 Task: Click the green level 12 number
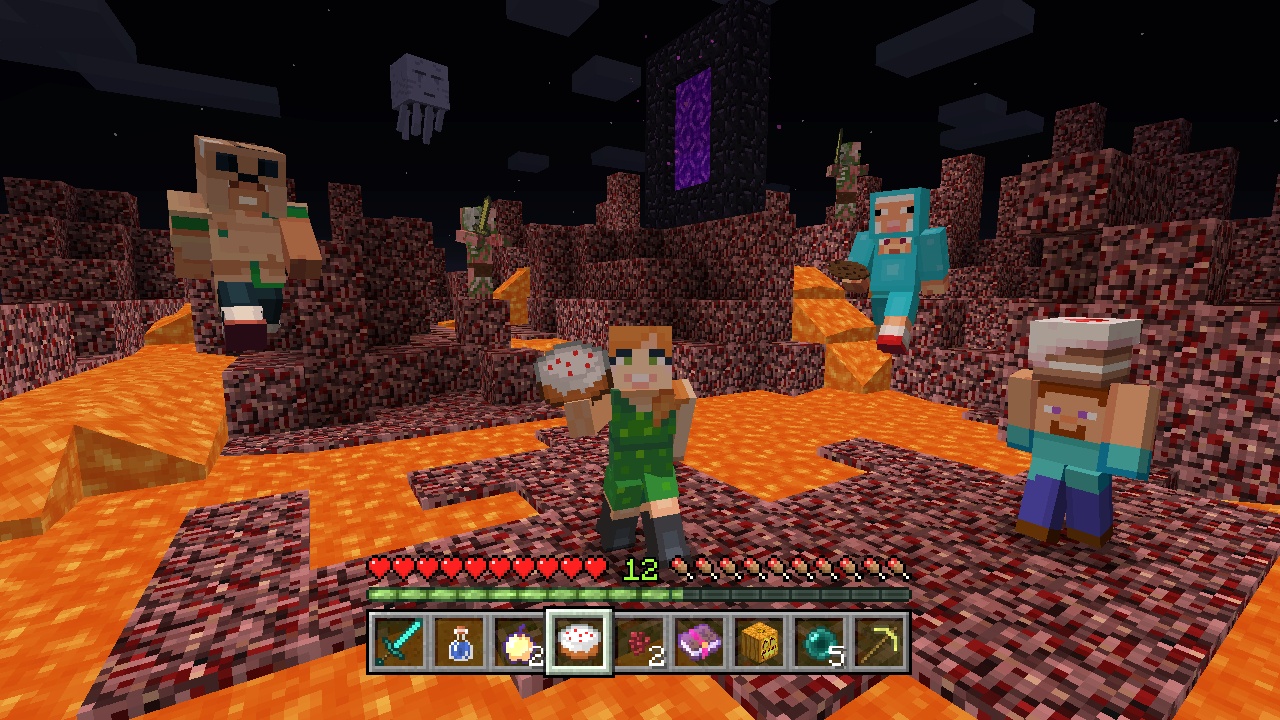click(x=640, y=568)
